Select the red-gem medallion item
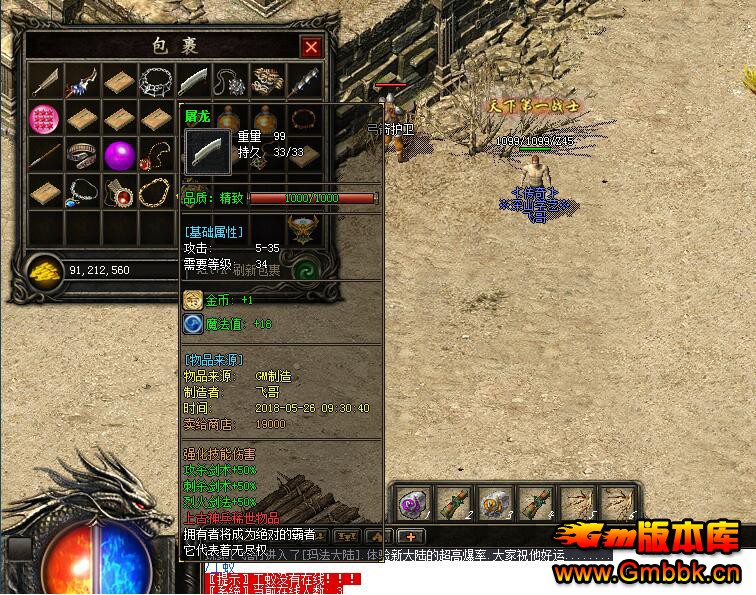This screenshot has width=756, height=595. click(120, 191)
